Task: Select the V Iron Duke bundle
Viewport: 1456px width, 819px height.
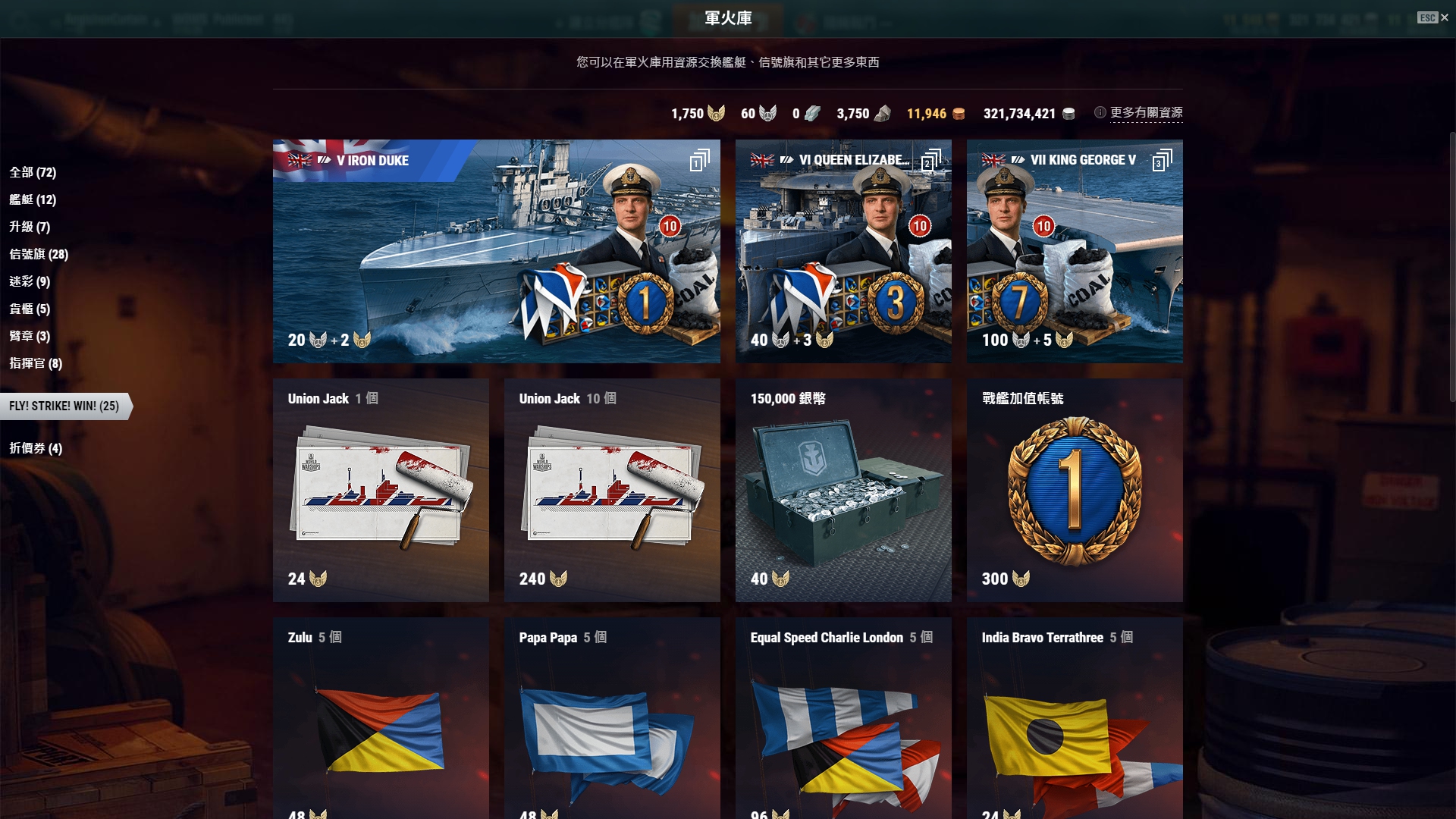Action: pos(496,251)
